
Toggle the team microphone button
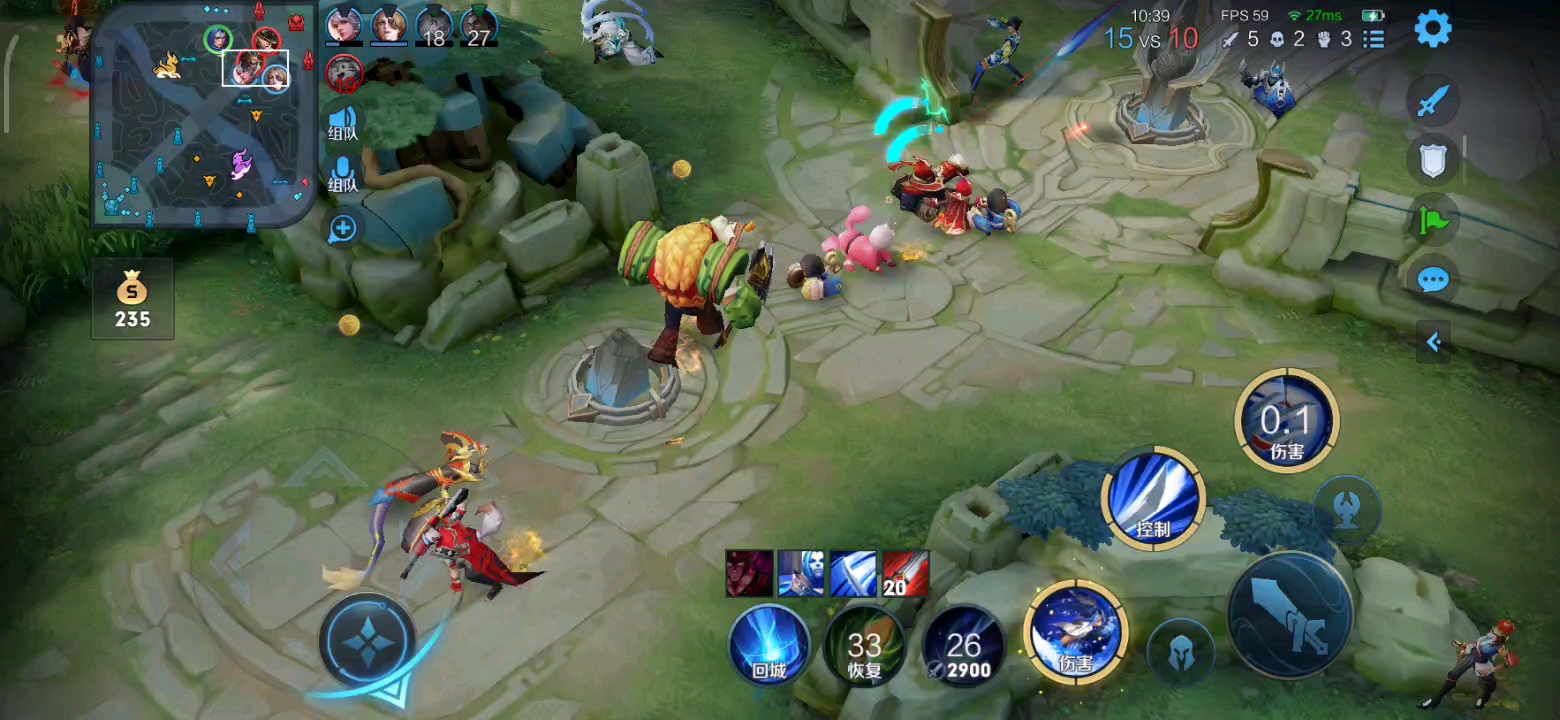click(343, 175)
